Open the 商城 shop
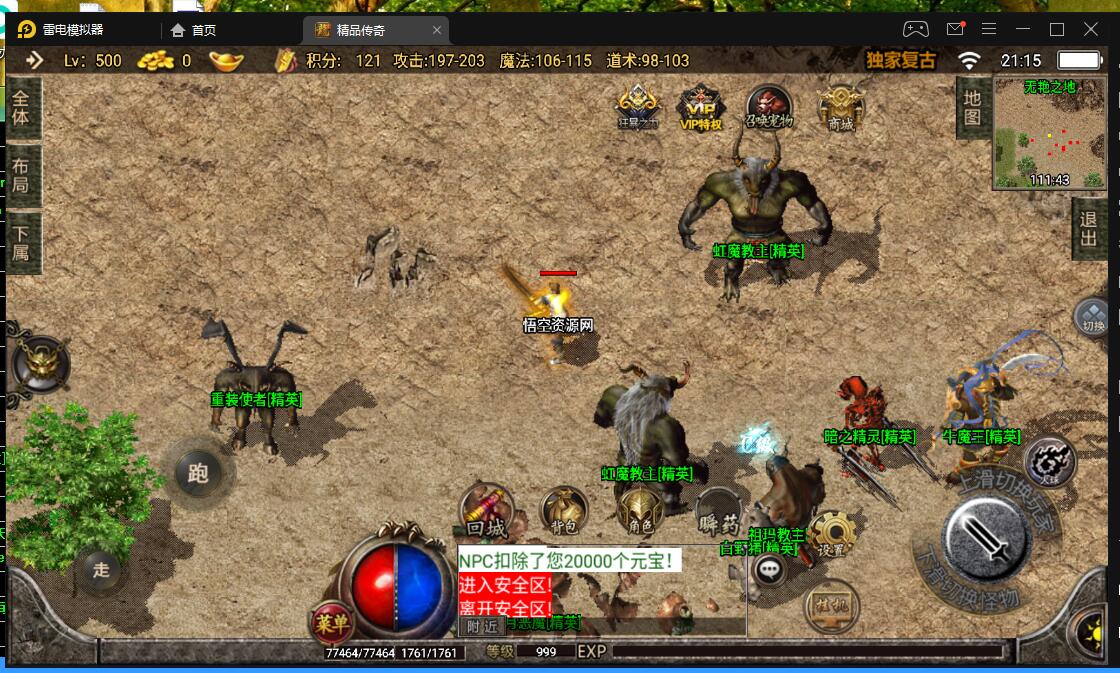The image size is (1120, 673). tap(840, 108)
